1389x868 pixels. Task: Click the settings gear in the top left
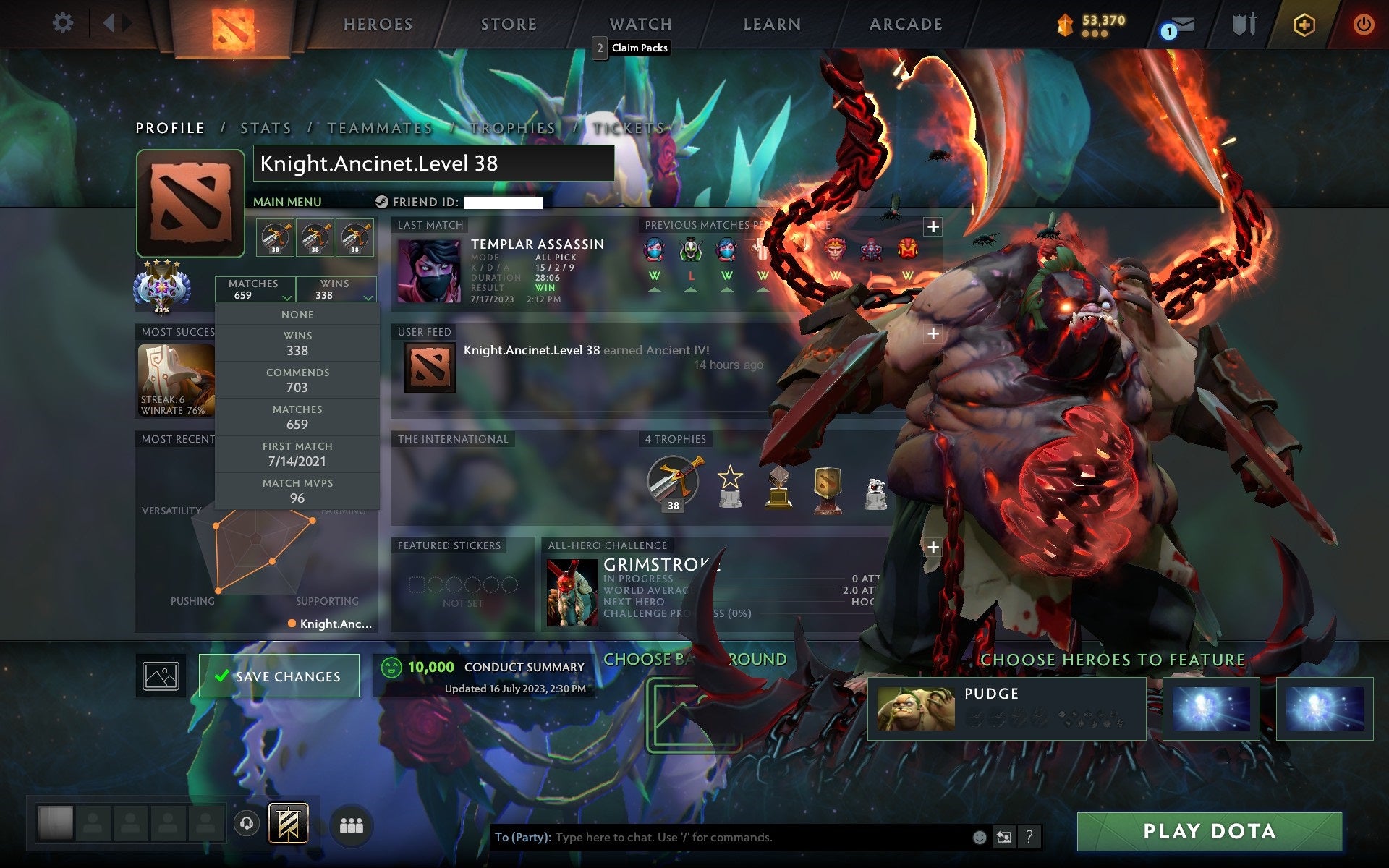click(x=64, y=24)
